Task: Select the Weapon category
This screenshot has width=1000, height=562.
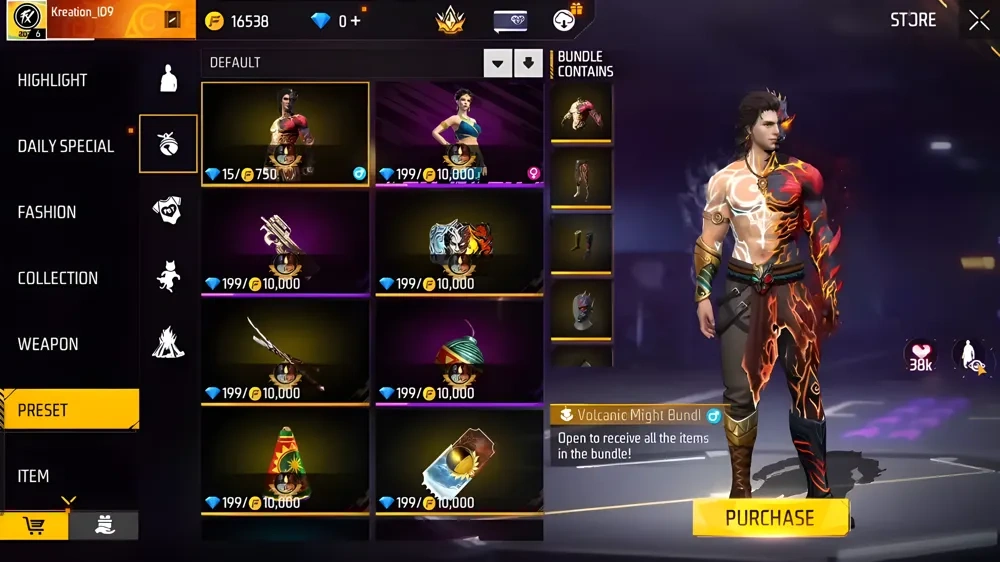Action: coord(48,344)
